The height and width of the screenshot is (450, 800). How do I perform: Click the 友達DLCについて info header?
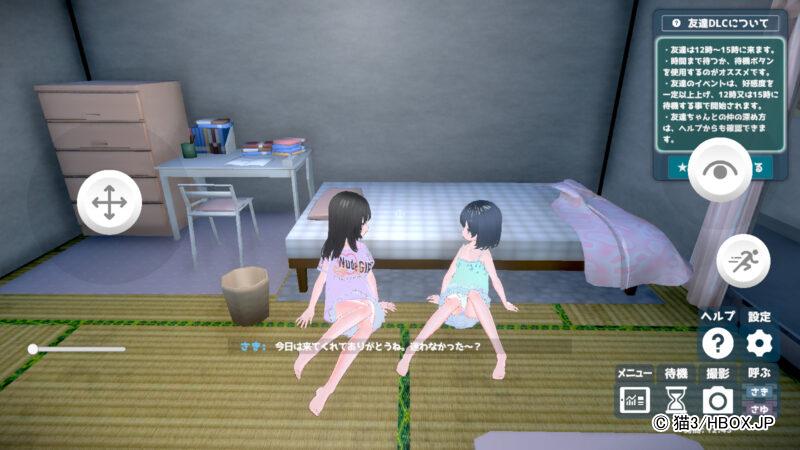719,22
